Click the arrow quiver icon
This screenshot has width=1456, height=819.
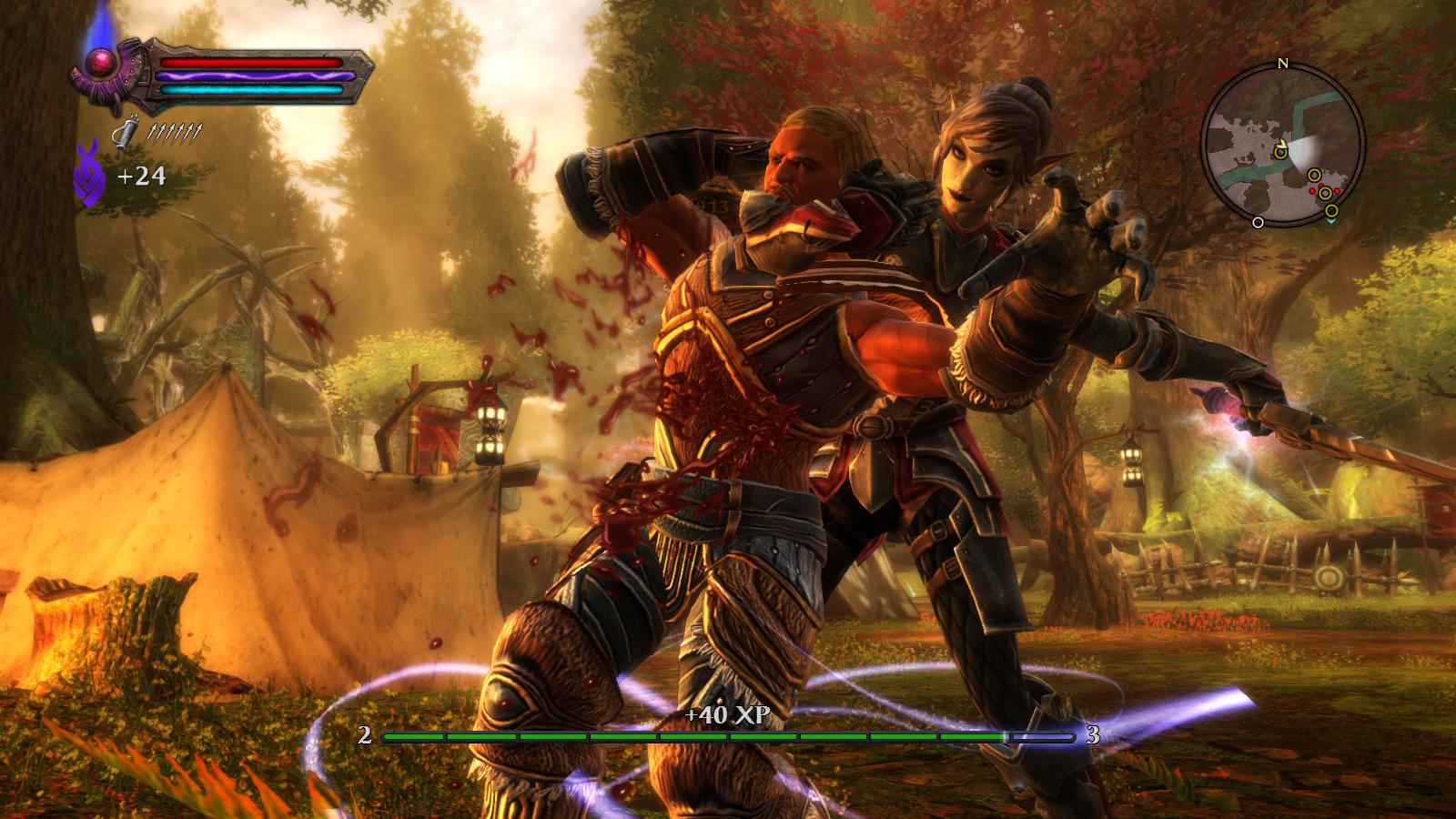pyautogui.click(x=124, y=133)
